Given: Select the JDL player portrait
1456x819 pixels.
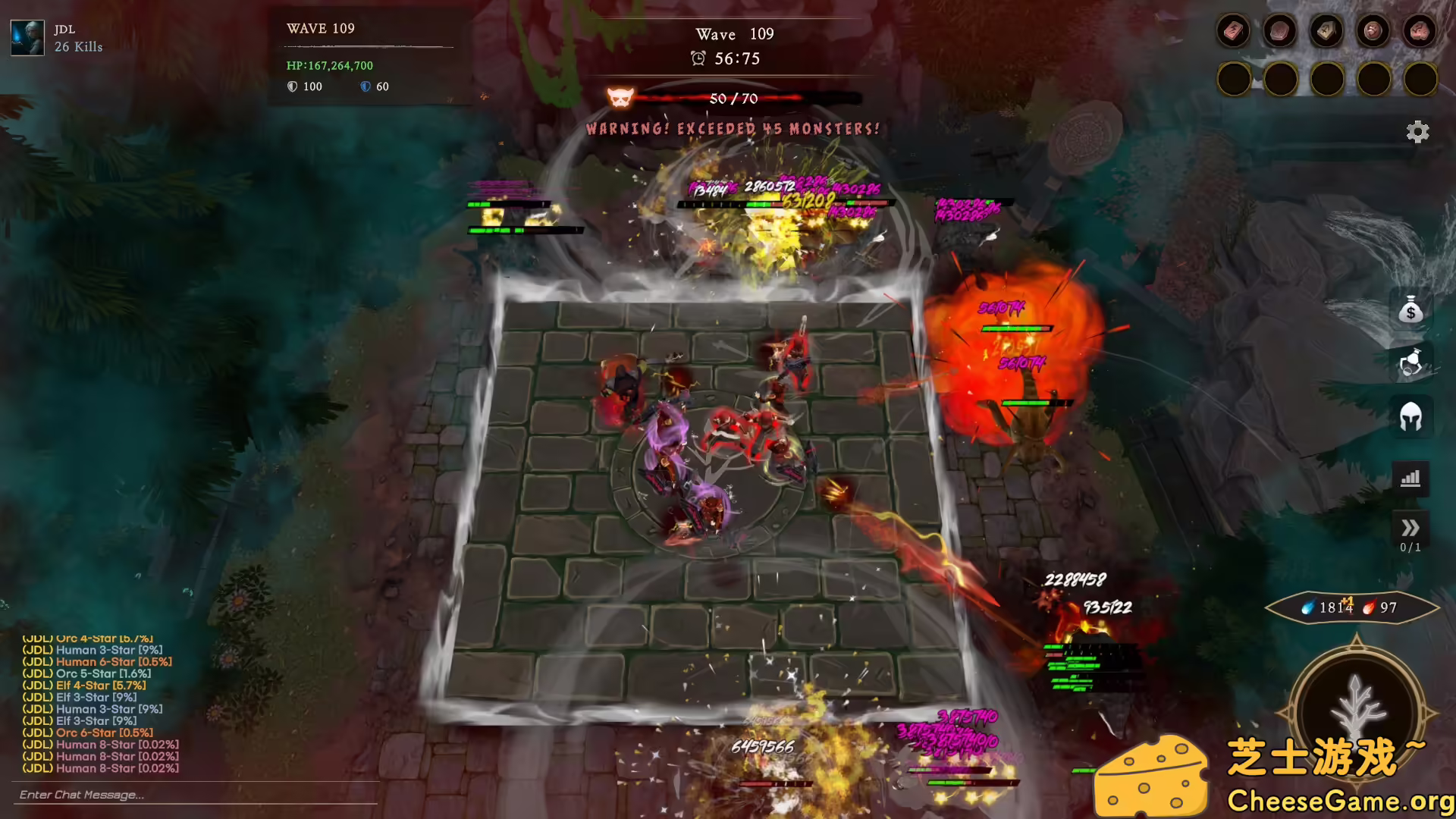Looking at the screenshot, I should (x=27, y=37).
